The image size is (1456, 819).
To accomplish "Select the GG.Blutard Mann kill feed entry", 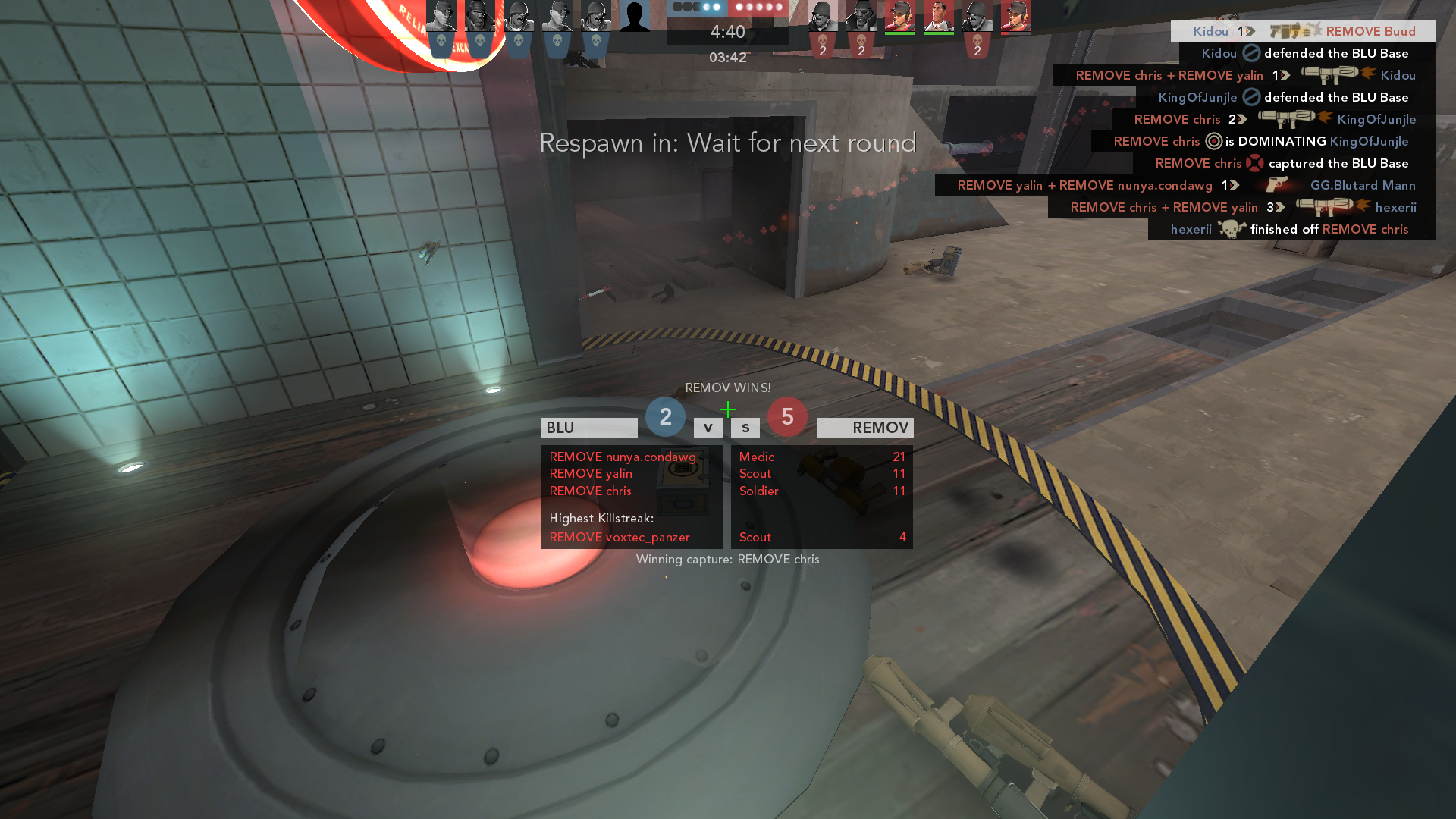I will pyautogui.click(x=1185, y=185).
